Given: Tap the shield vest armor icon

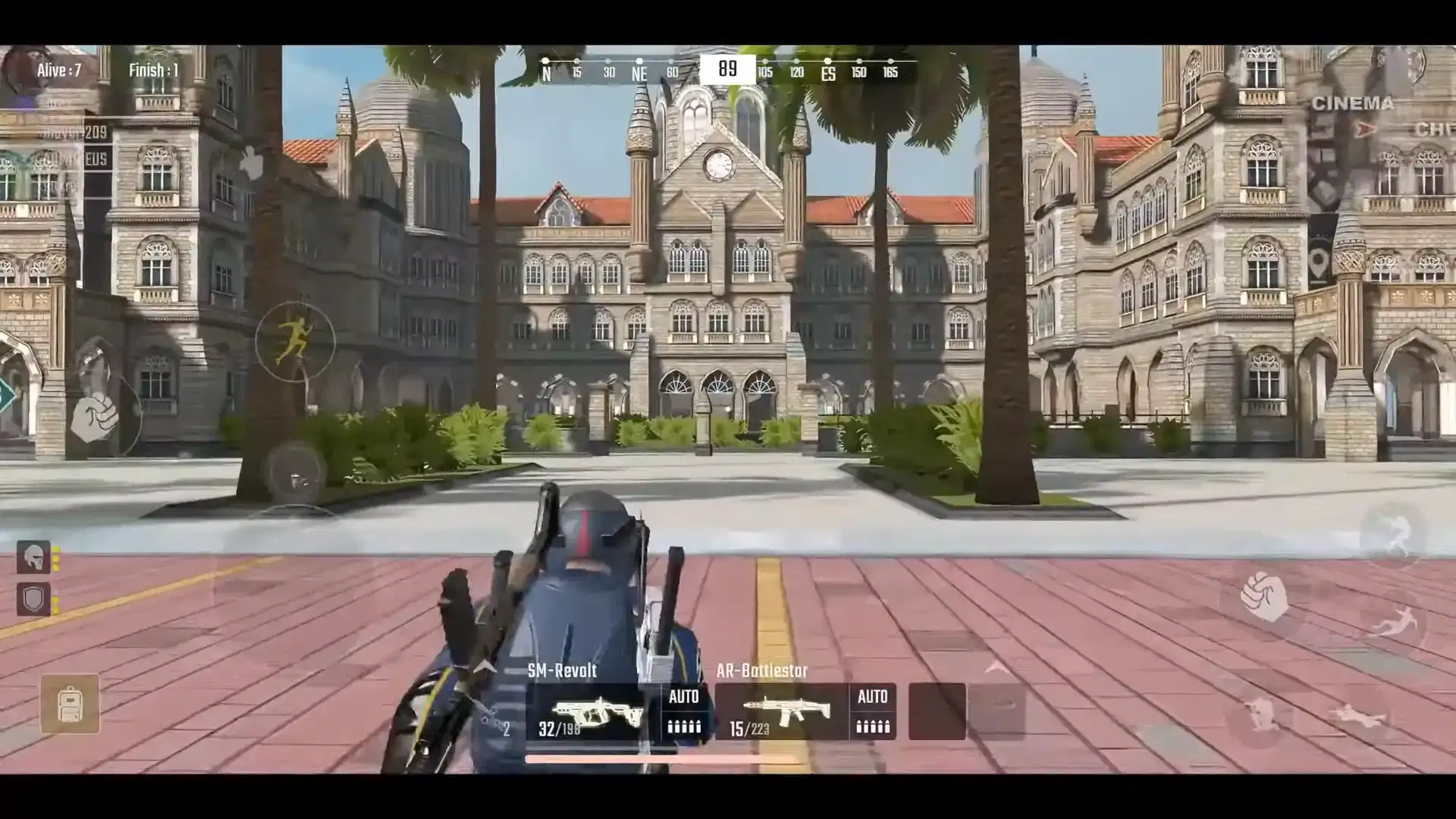Looking at the screenshot, I should pos(33,599).
